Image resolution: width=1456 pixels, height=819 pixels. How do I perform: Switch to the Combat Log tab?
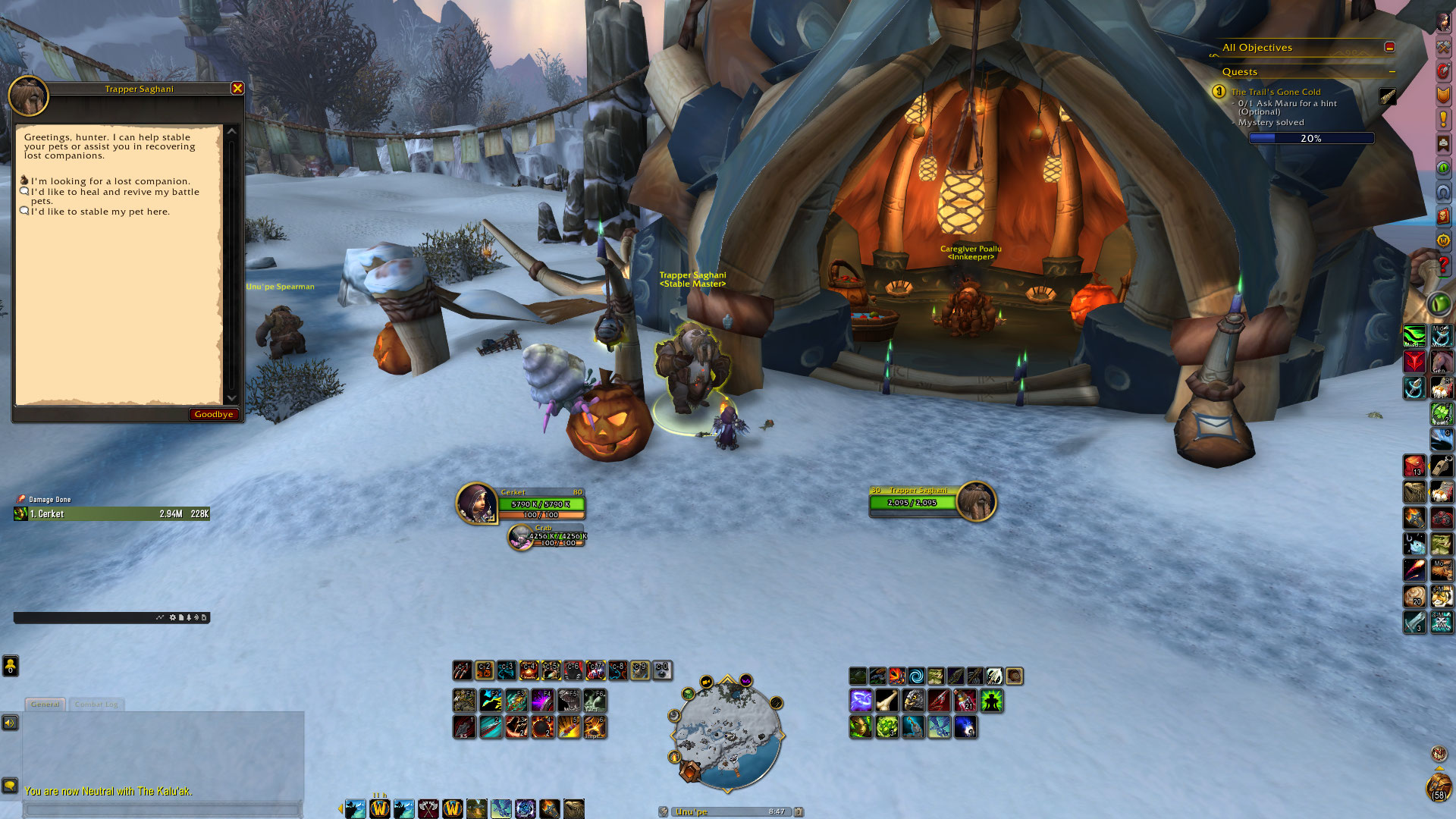[x=96, y=704]
